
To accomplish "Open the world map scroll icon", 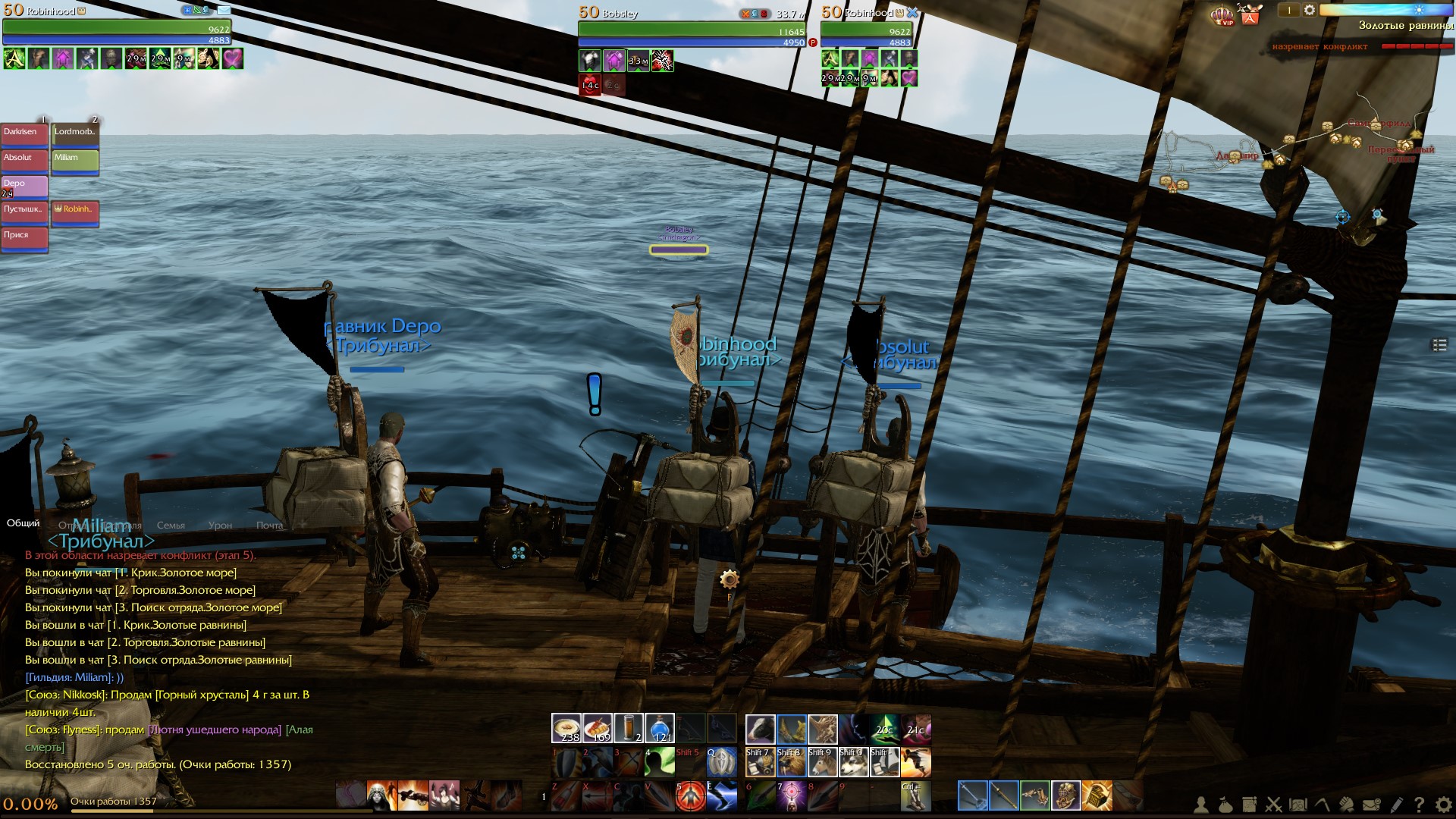I will pos(1298,805).
